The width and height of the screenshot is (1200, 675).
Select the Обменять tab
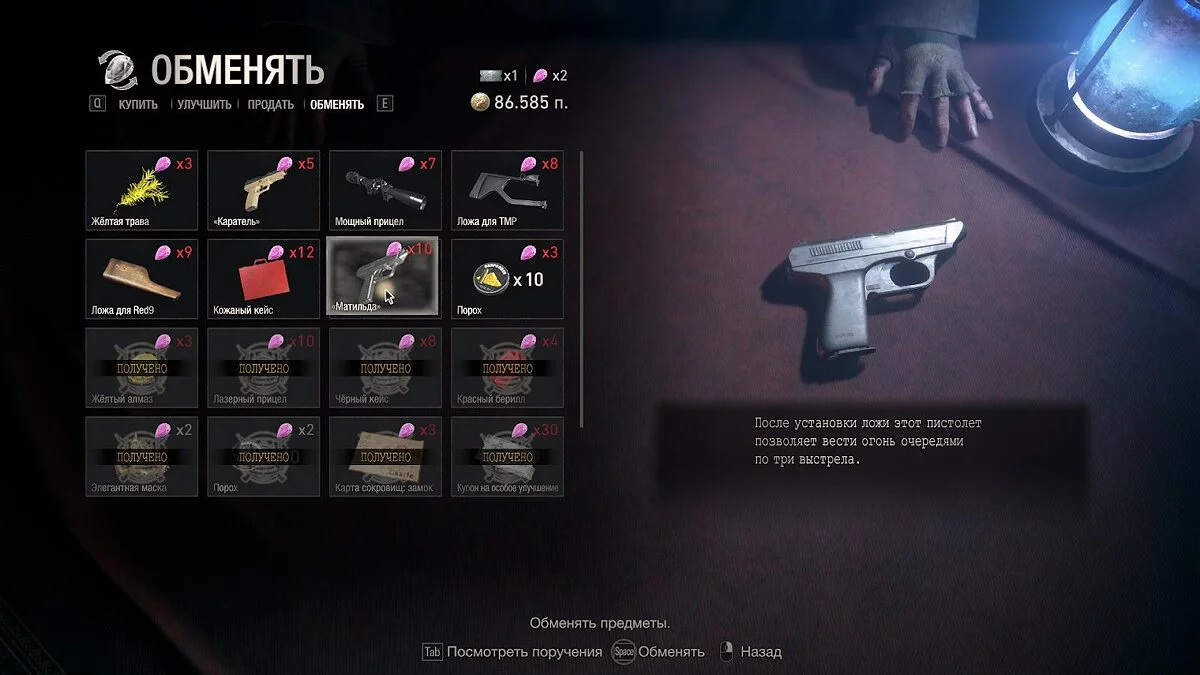[337, 104]
